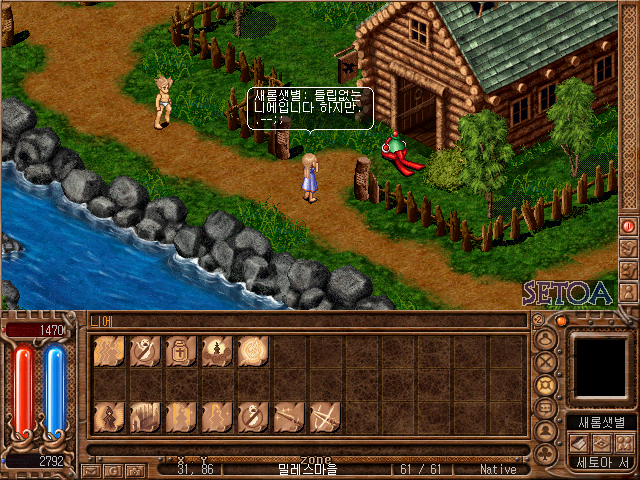The height and width of the screenshot is (480, 640).
Task: Select the potion jar scroll
Action: (x=181, y=352)
